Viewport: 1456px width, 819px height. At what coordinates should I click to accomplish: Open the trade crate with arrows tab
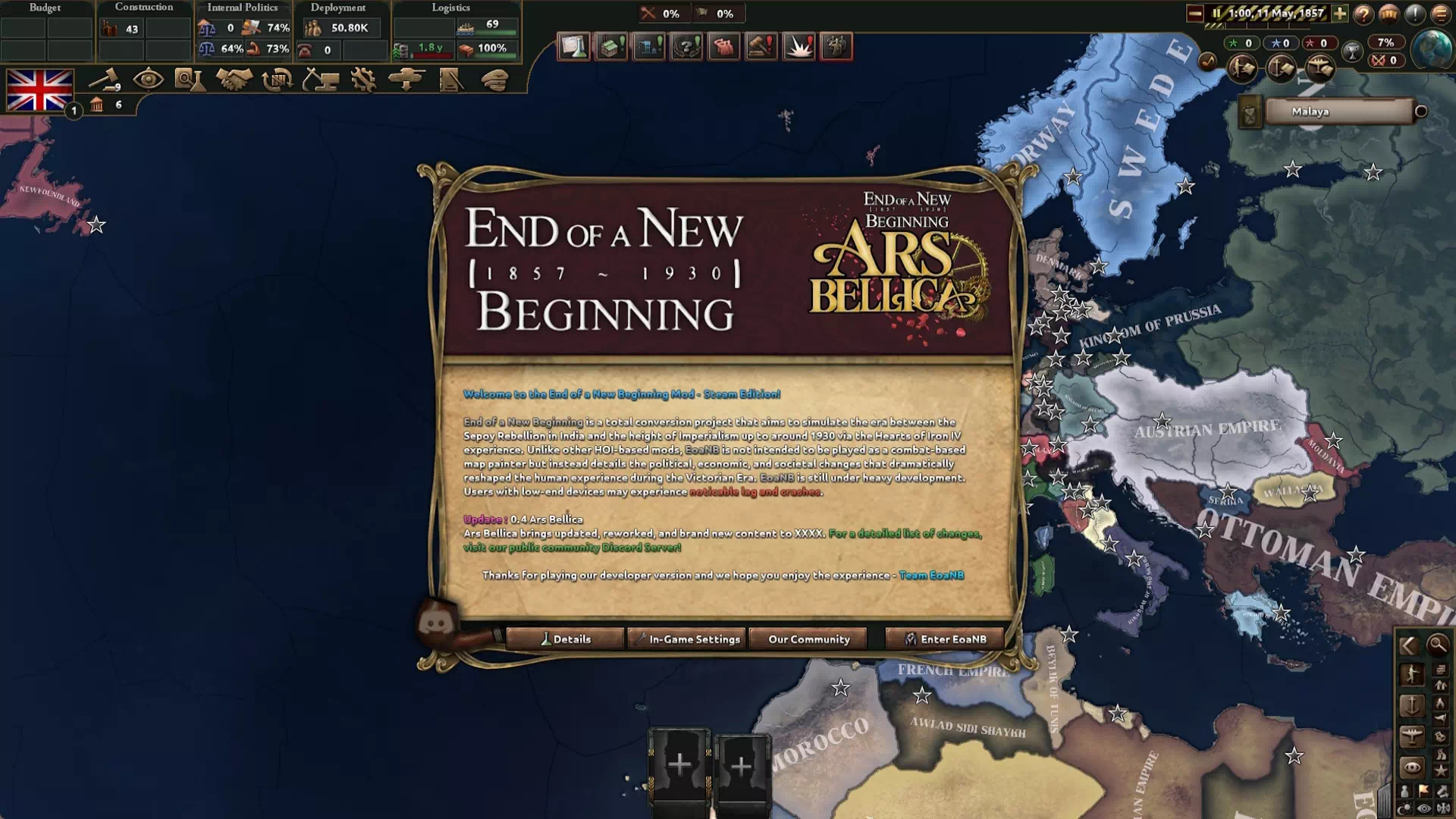[277, 80]
